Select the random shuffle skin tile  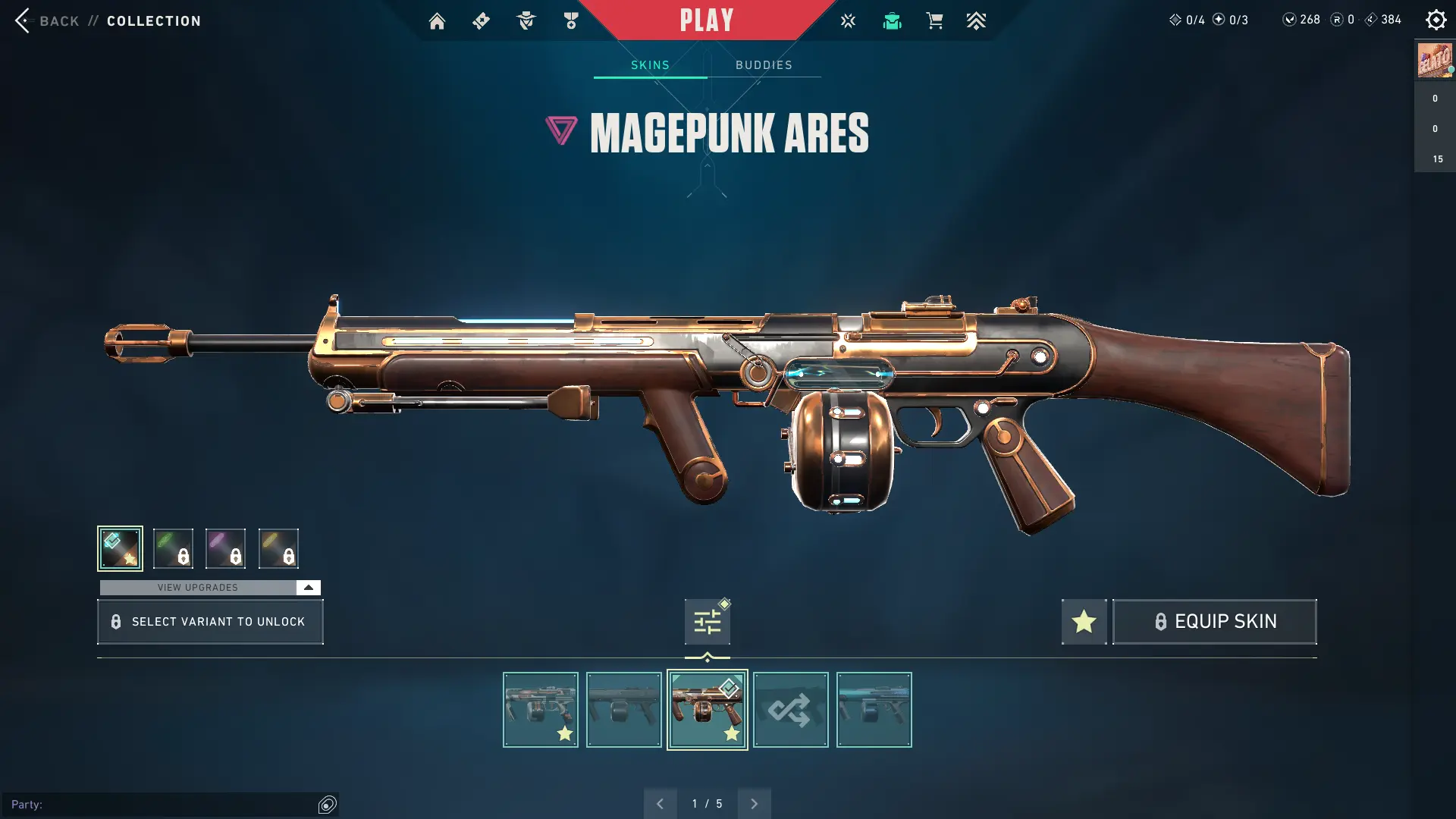pos(790,710)
